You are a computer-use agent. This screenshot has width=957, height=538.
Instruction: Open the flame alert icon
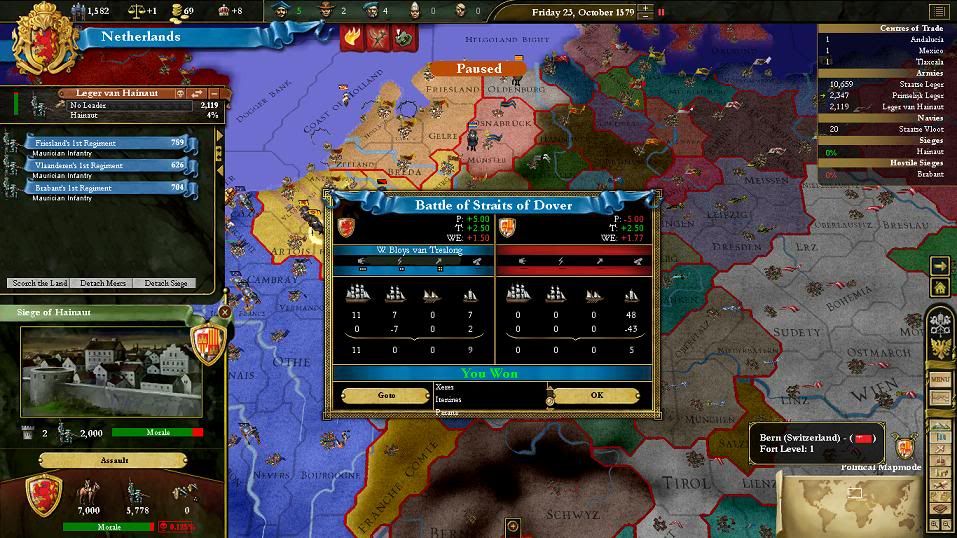352,37
